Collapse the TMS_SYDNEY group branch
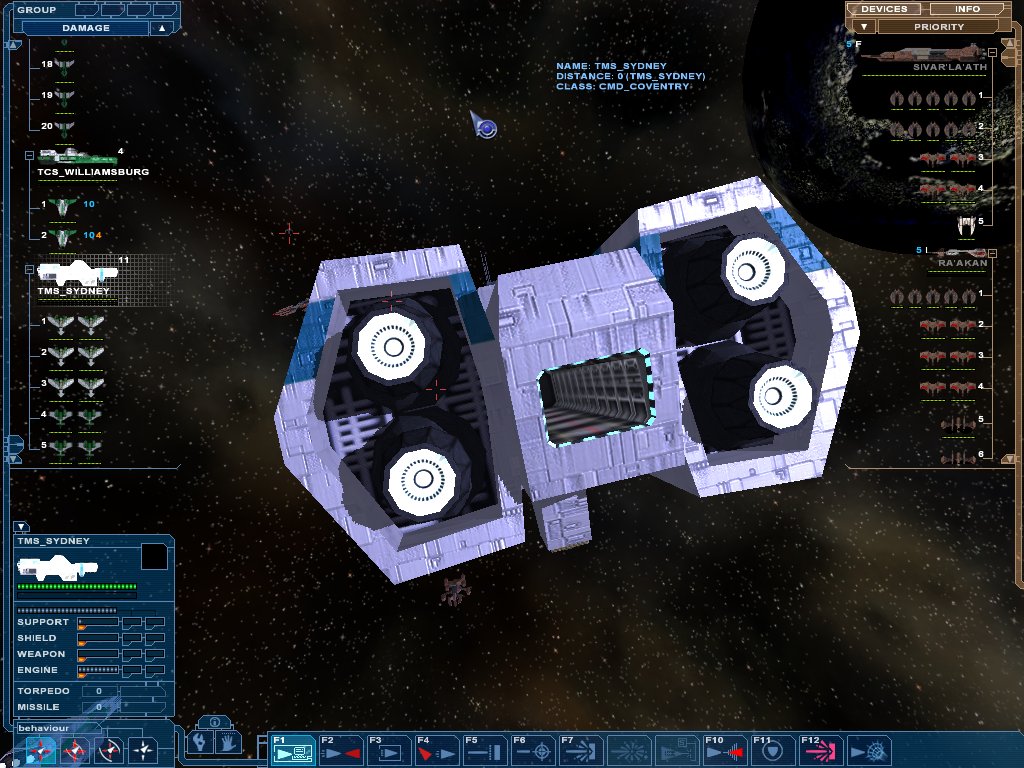Screen dimensions: 1024x768 coord(29,270)
